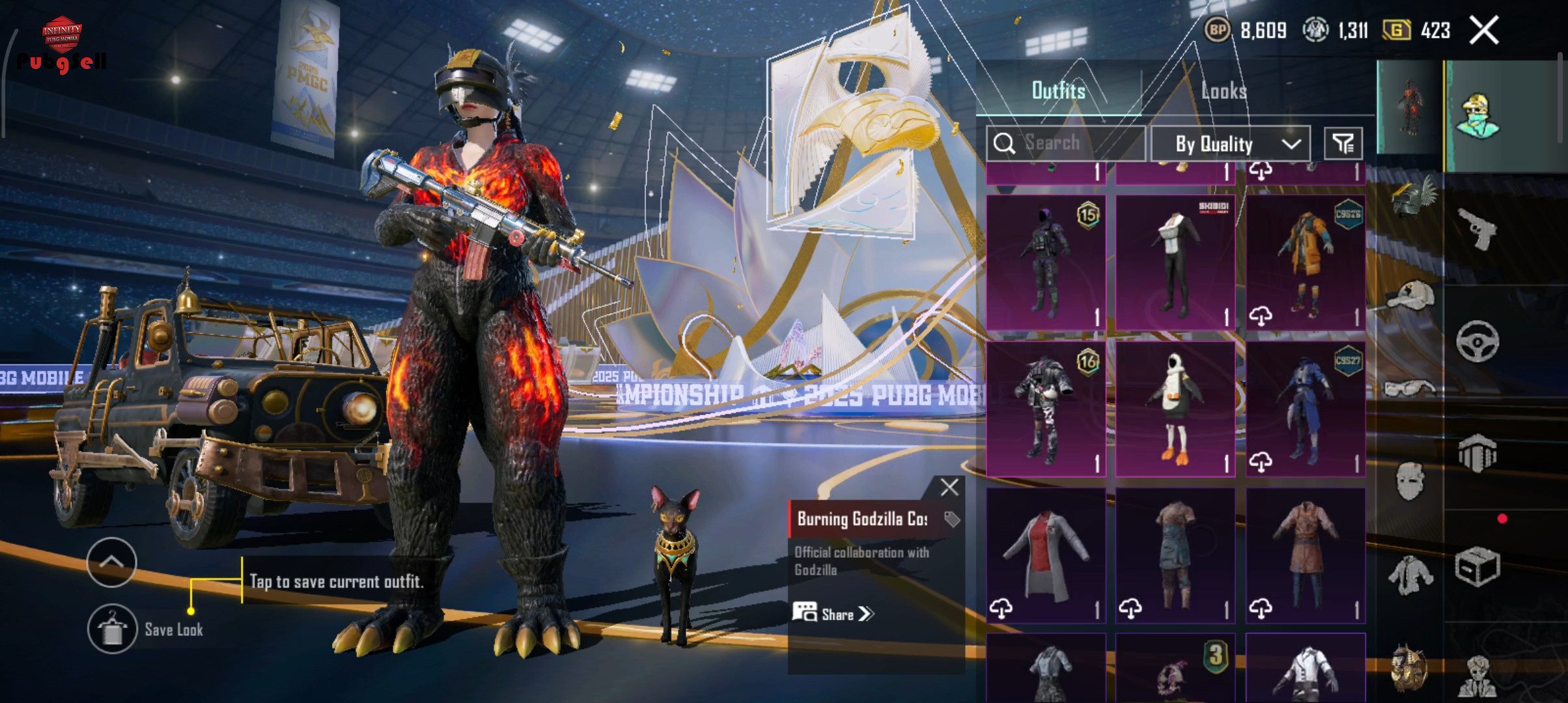
Task: Select the dark tactical outfit tagged 15
Action: point(1046,263)
